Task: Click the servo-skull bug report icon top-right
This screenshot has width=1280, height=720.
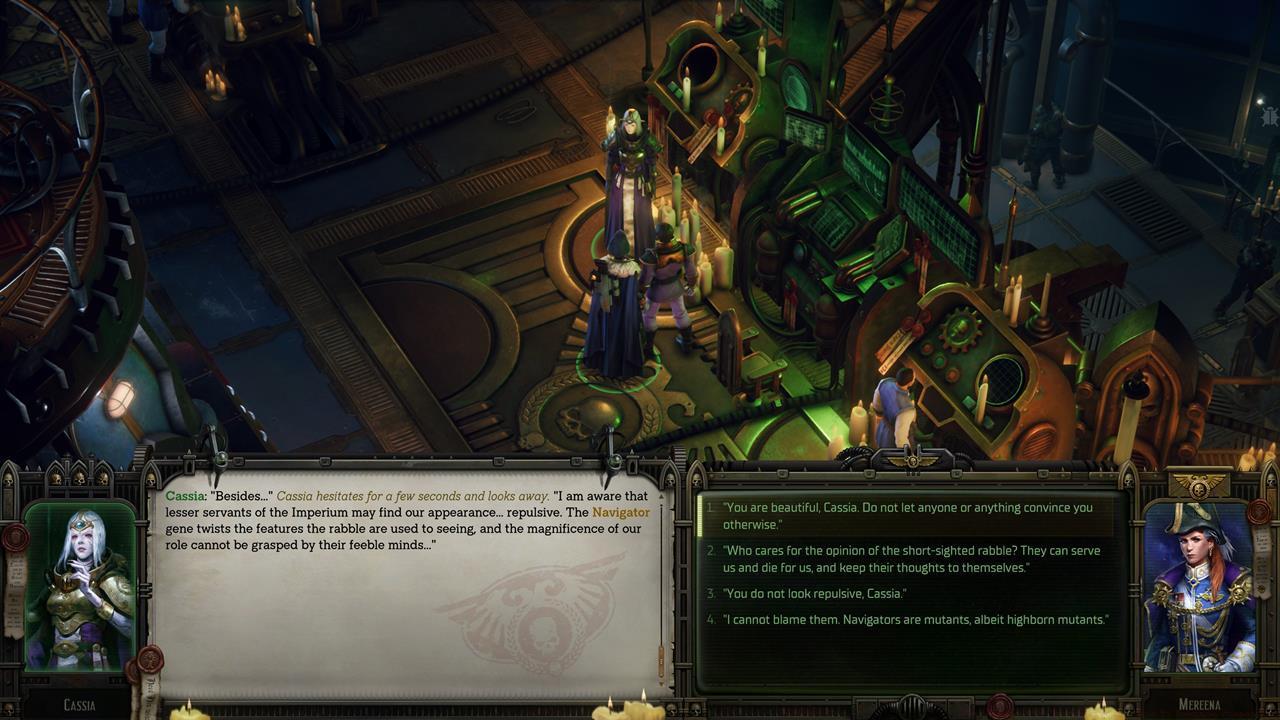Action: click(1269, 116)
